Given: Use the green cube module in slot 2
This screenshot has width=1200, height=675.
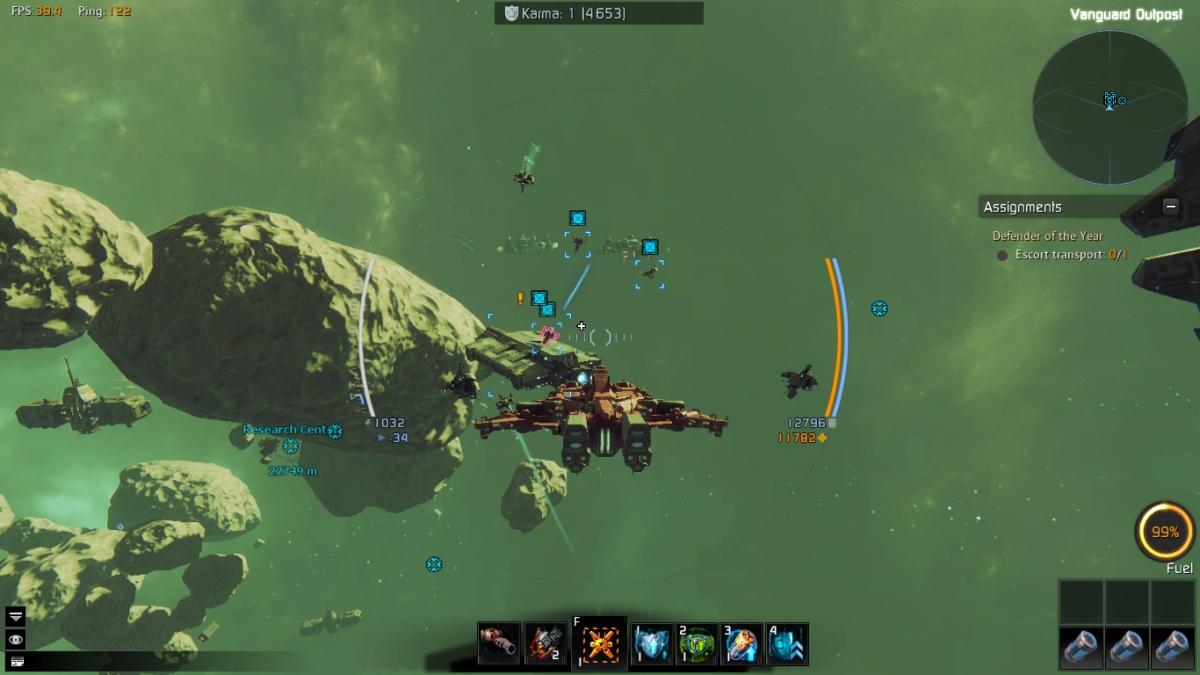Looking at the screenshot, I should (x=698, y=643).
